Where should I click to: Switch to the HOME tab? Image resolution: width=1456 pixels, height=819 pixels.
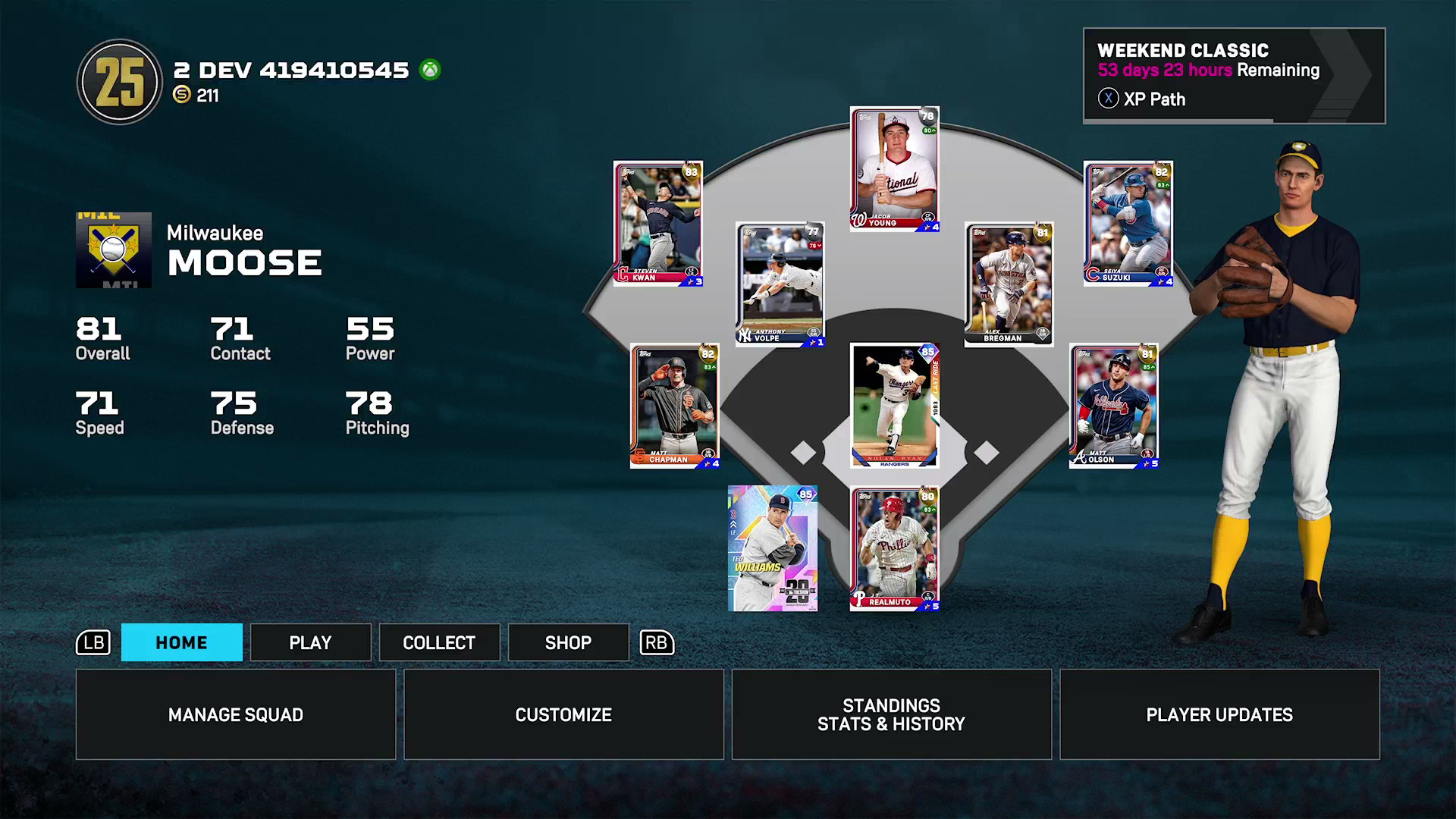pyautogui.click(x=182, y=642)
